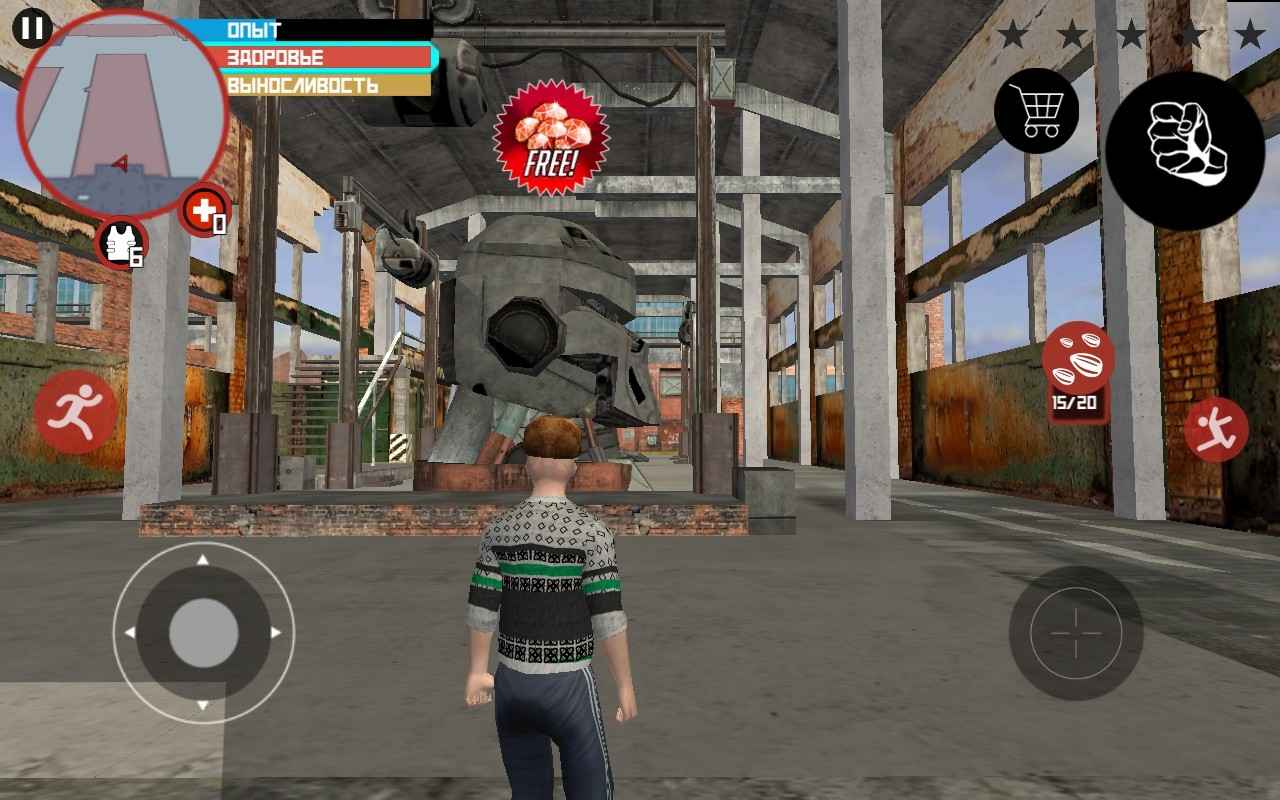Image resolution: width=1280 pixels, height=800 pixels.
Task: Tap the body armor vest icon
Action: pyautogui.click(x=121, y=243)
